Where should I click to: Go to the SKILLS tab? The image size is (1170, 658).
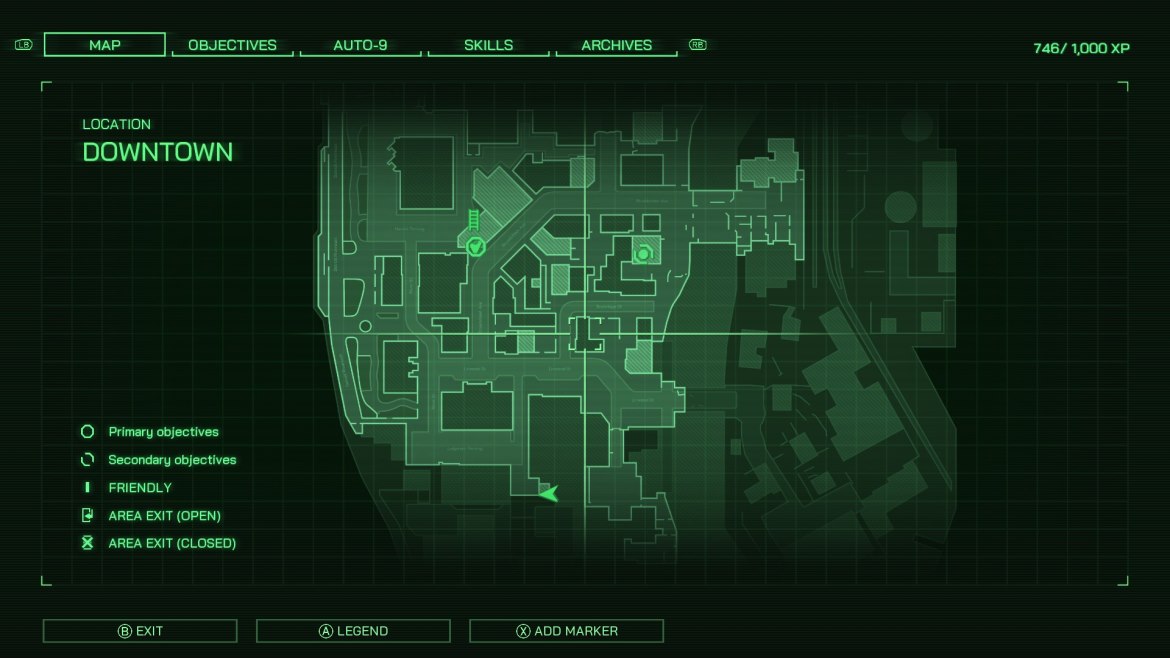(x=488, y=45)
